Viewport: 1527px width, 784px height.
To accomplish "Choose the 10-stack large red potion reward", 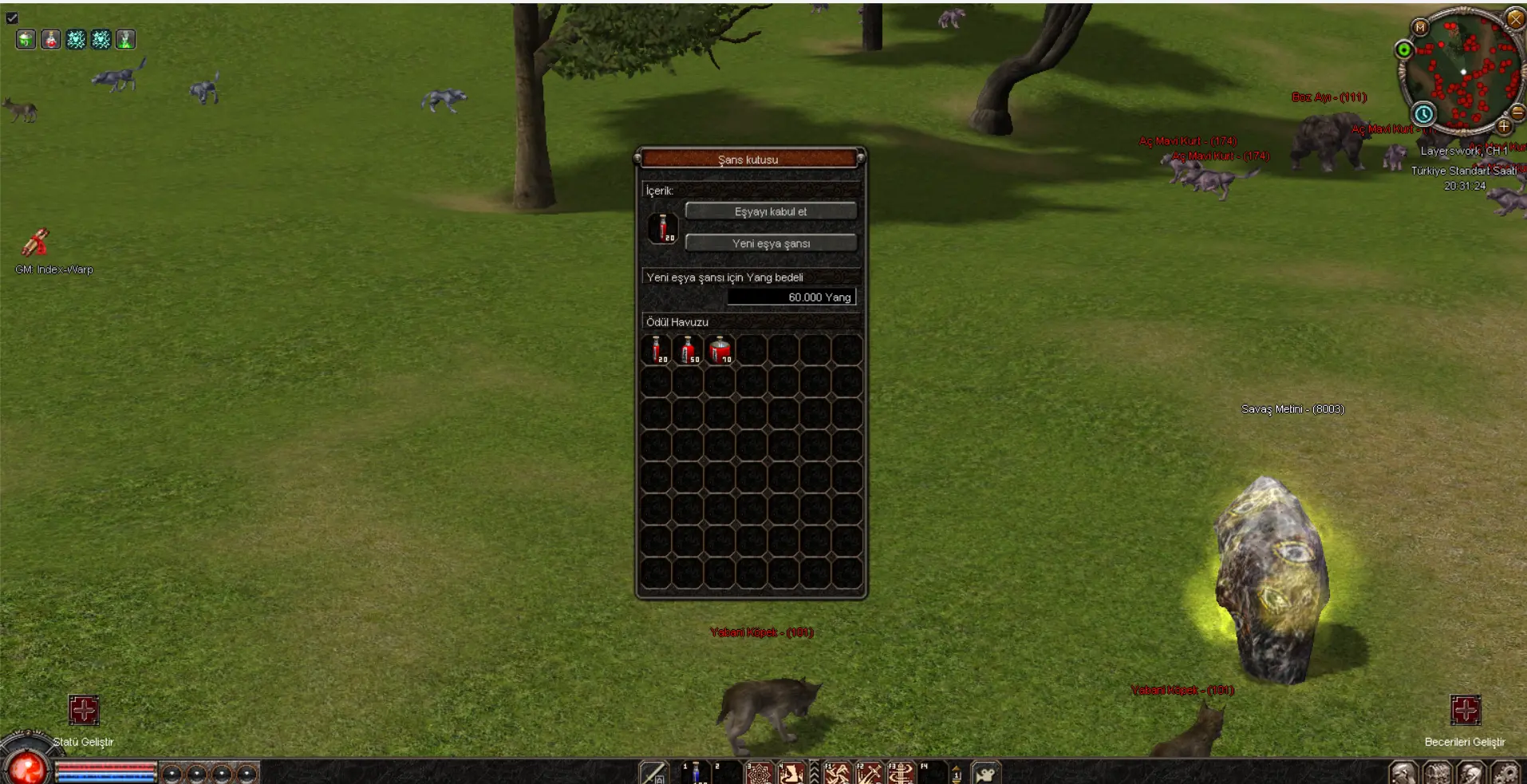I will coord(720,350).
